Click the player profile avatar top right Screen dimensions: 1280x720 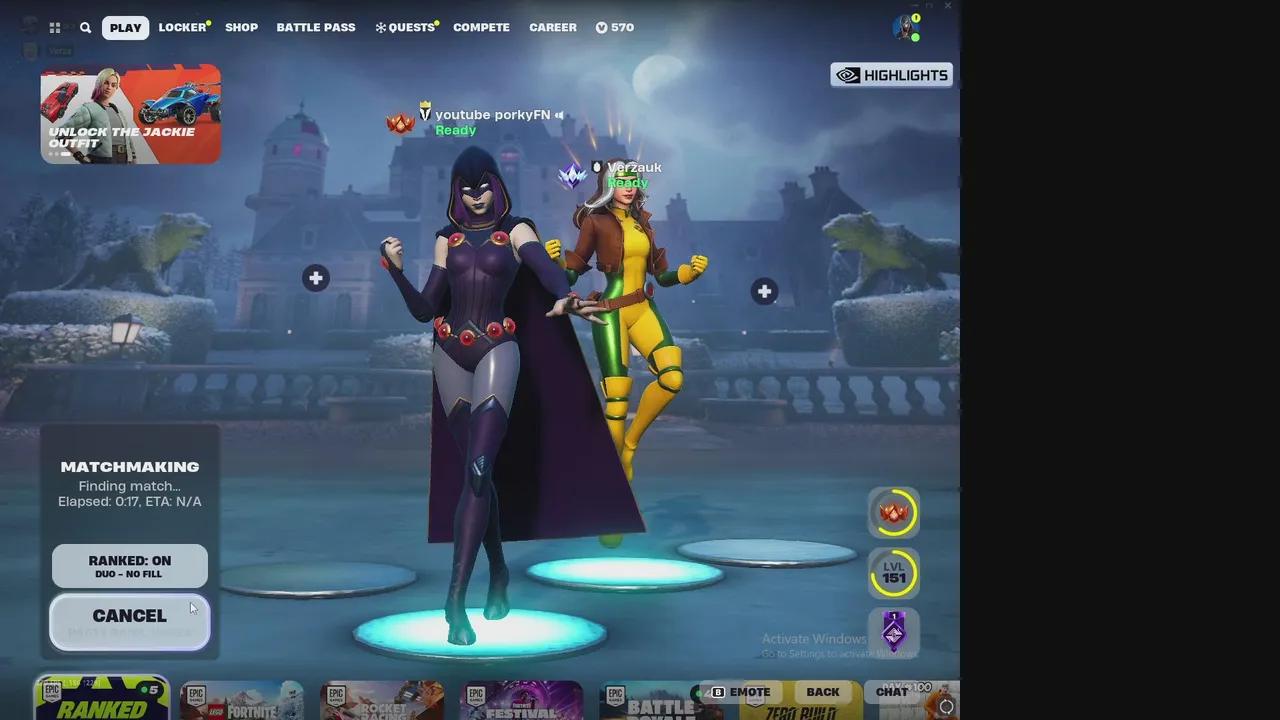point(903,27)
